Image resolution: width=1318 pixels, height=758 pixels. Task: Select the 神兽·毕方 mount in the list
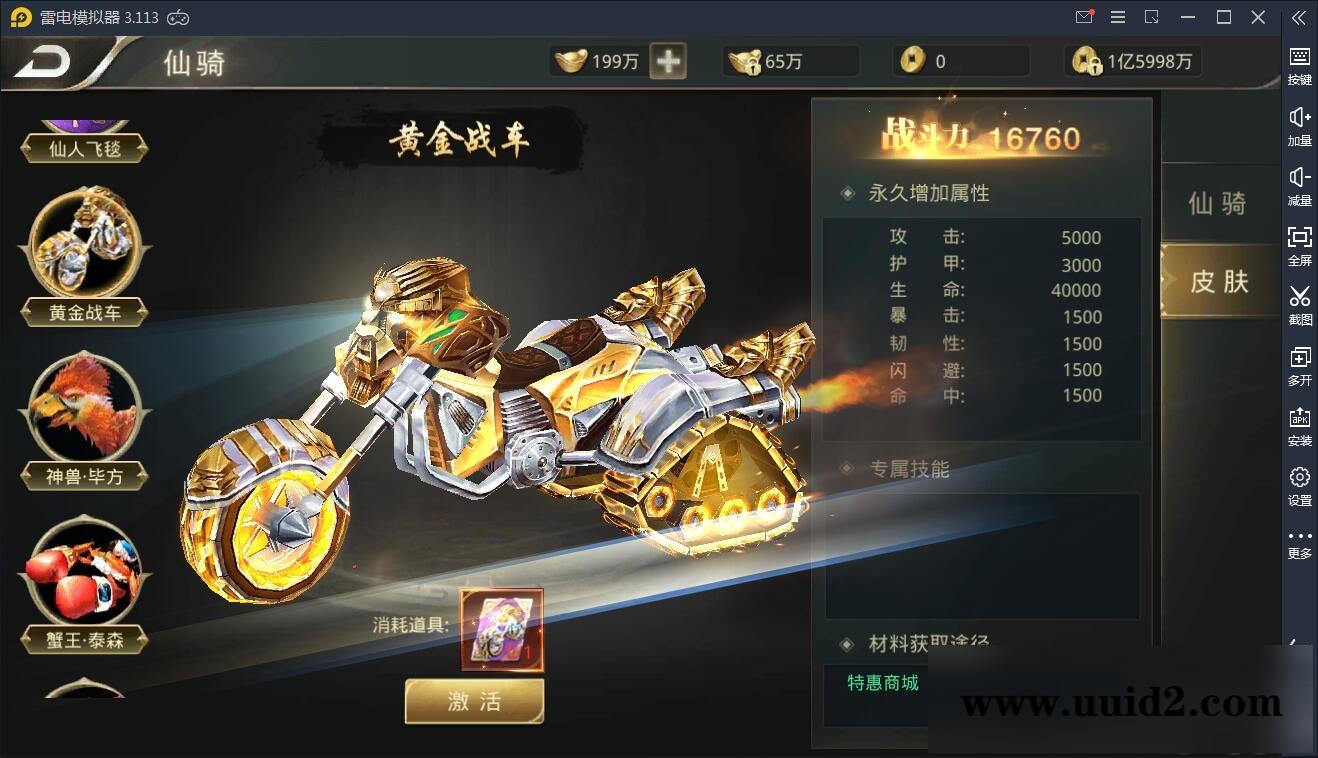click(x=84, y=410)
